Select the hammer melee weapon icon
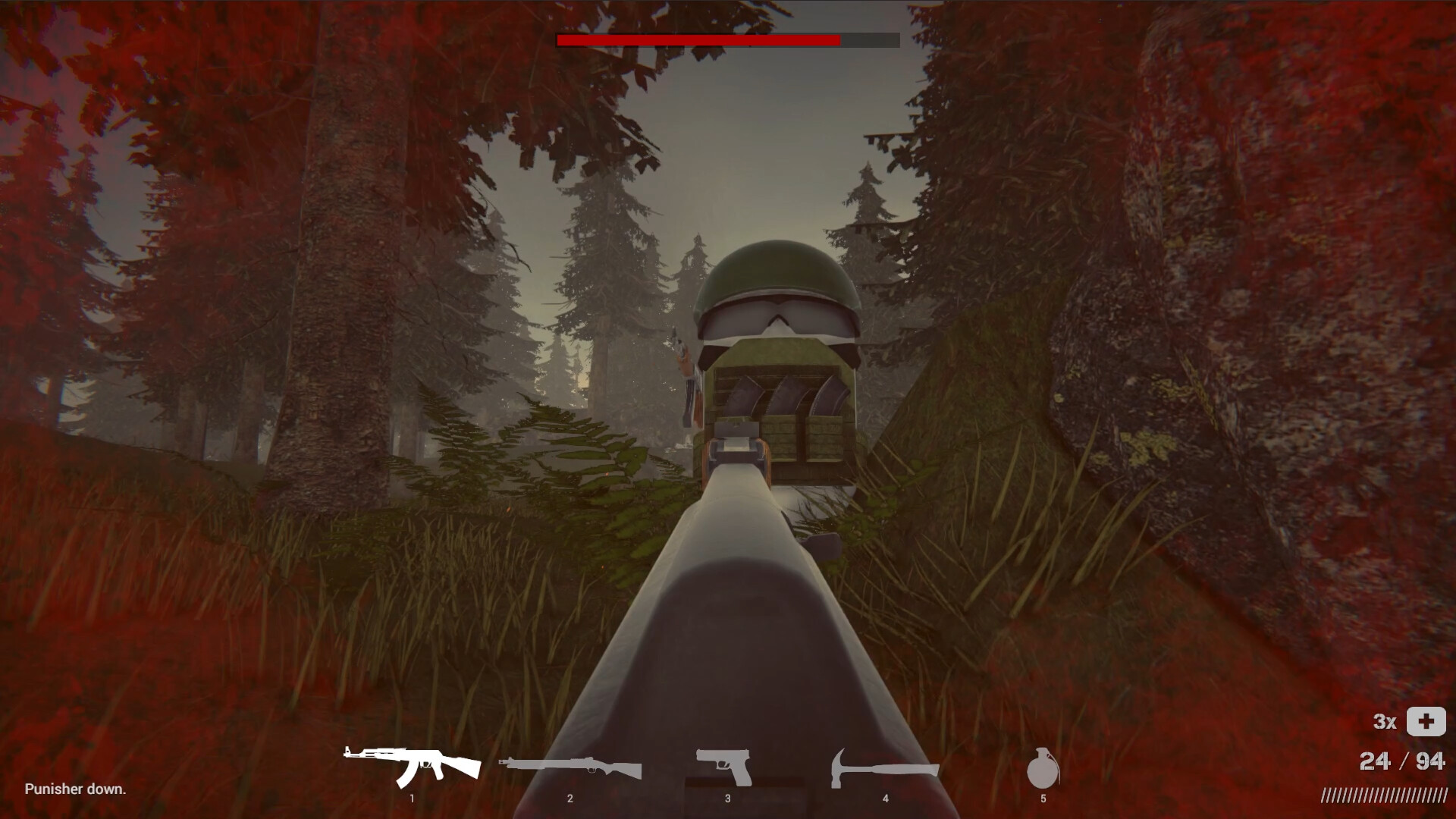 coord(884,764)
